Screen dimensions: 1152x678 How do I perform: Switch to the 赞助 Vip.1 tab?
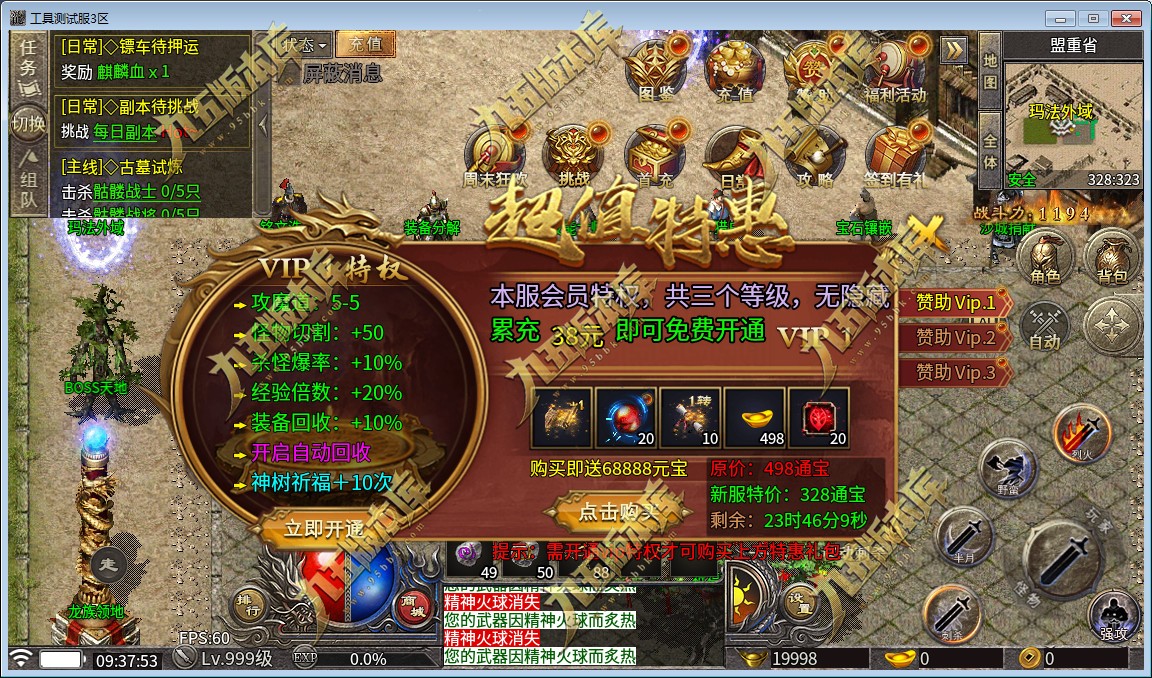[x=954, y=302]
